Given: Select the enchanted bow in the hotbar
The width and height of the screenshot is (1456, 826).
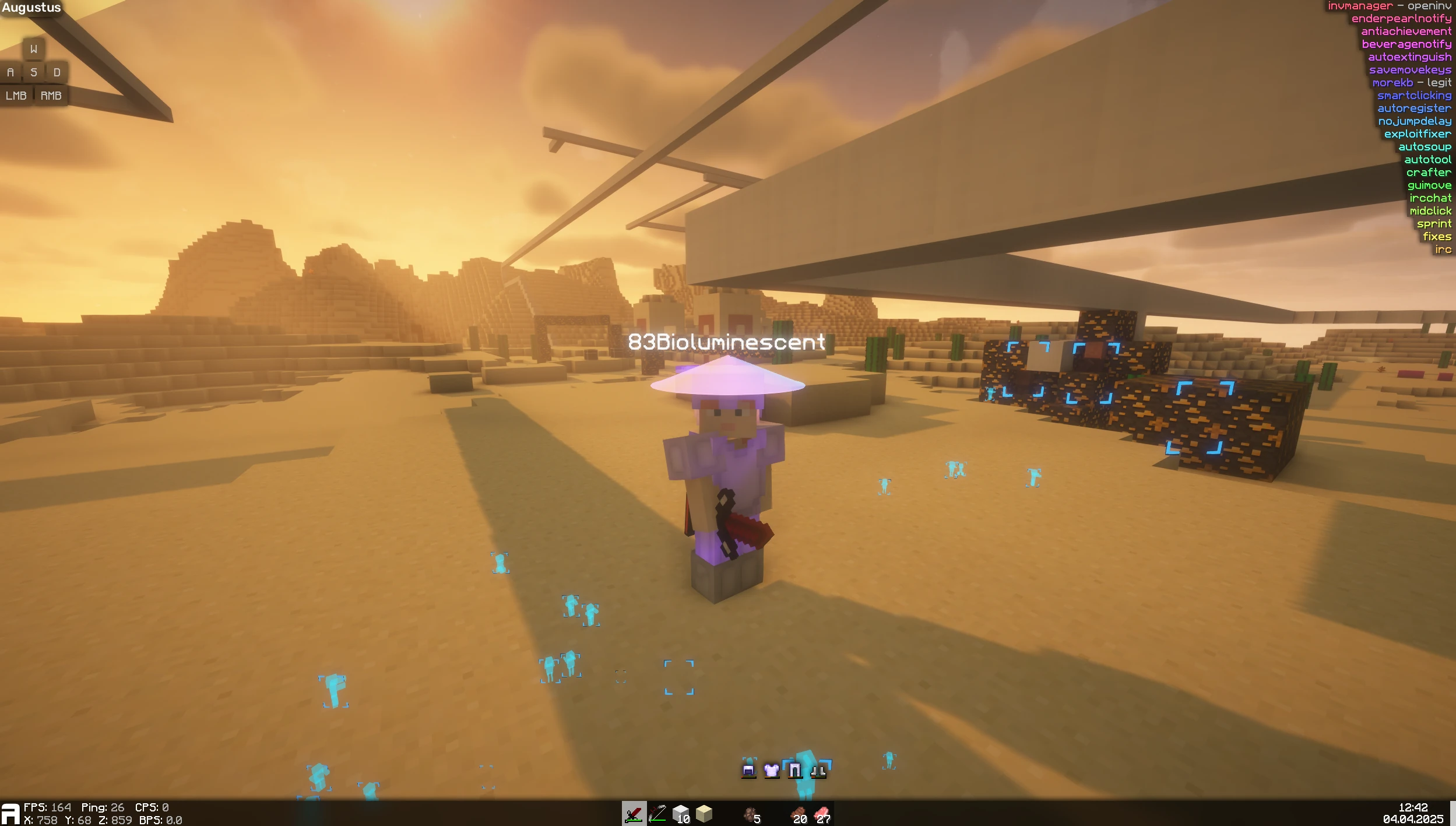Looking at the screenshot, I should [x=658, y=814].
